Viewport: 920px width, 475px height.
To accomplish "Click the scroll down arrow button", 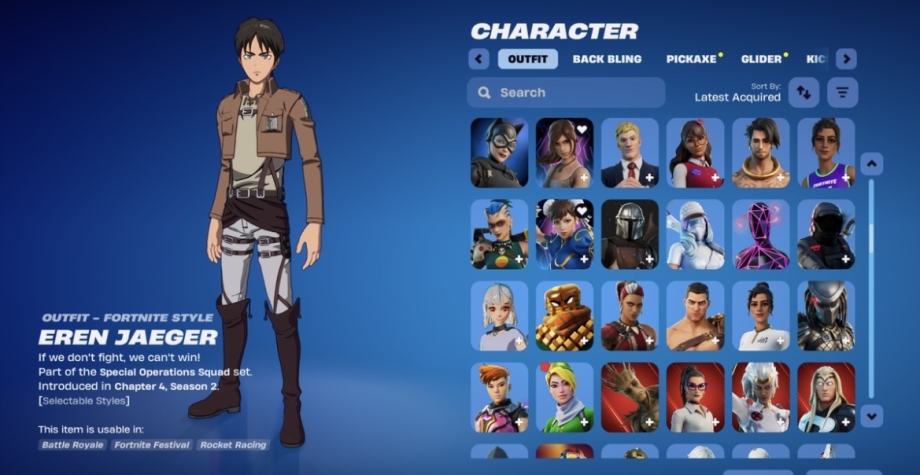I will [871, 414].
